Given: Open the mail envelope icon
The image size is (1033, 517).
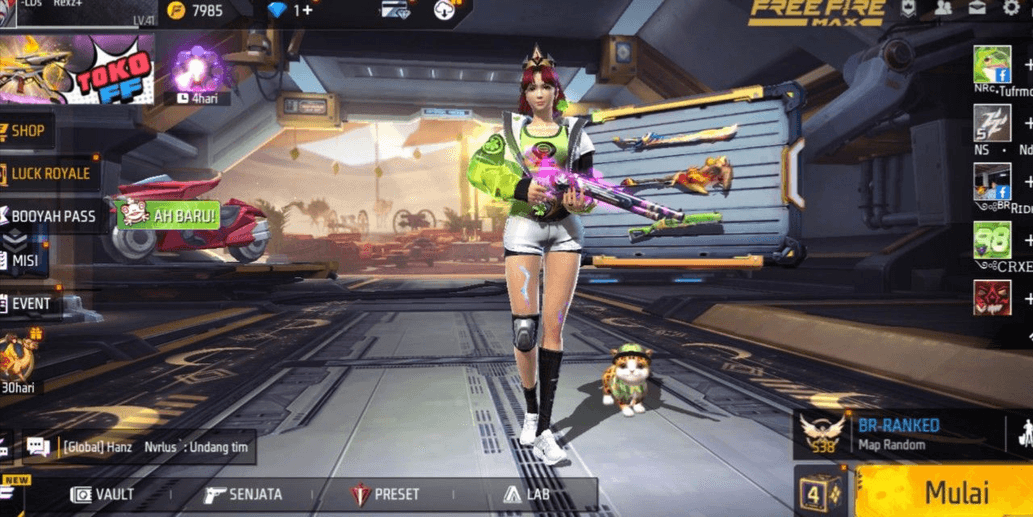Looking at the screenshot, I should pos(977,9).
